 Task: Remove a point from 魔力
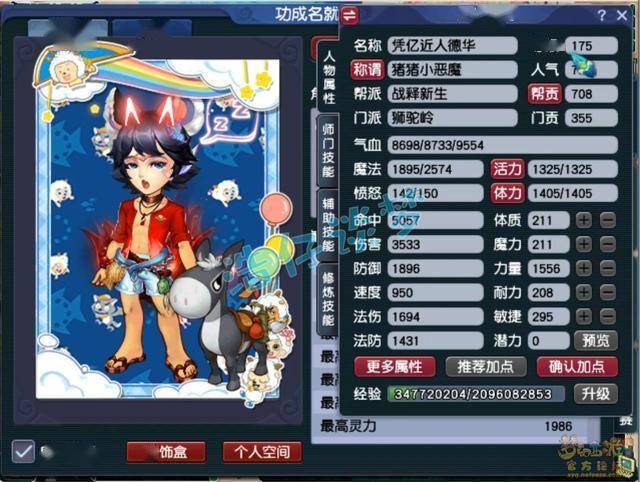(x=608, y=244)
